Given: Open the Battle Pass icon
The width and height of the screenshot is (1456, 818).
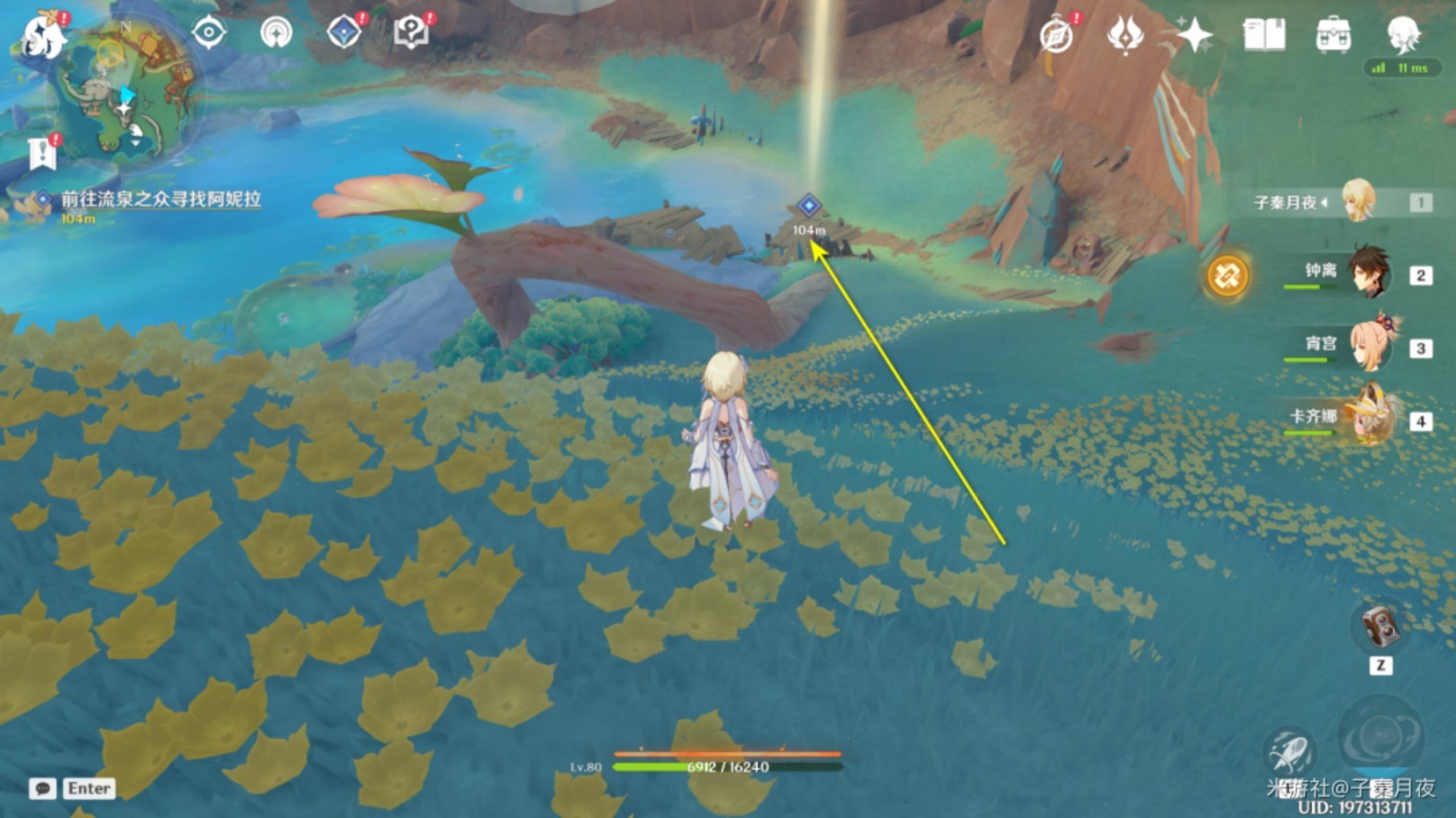Looking at the screenshot, I should click(1125, 36).
